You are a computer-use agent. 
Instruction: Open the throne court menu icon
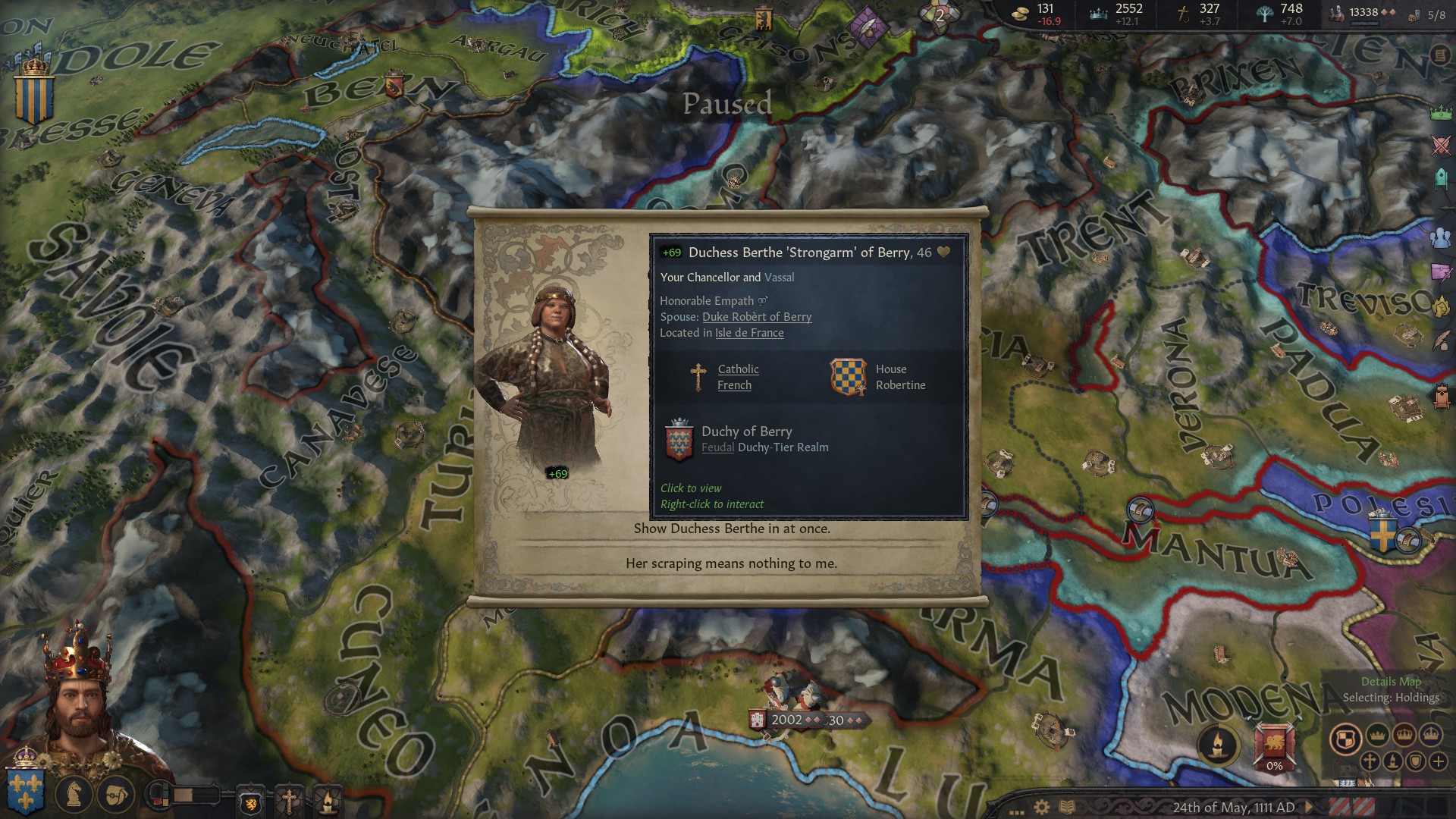(1441, 395)
